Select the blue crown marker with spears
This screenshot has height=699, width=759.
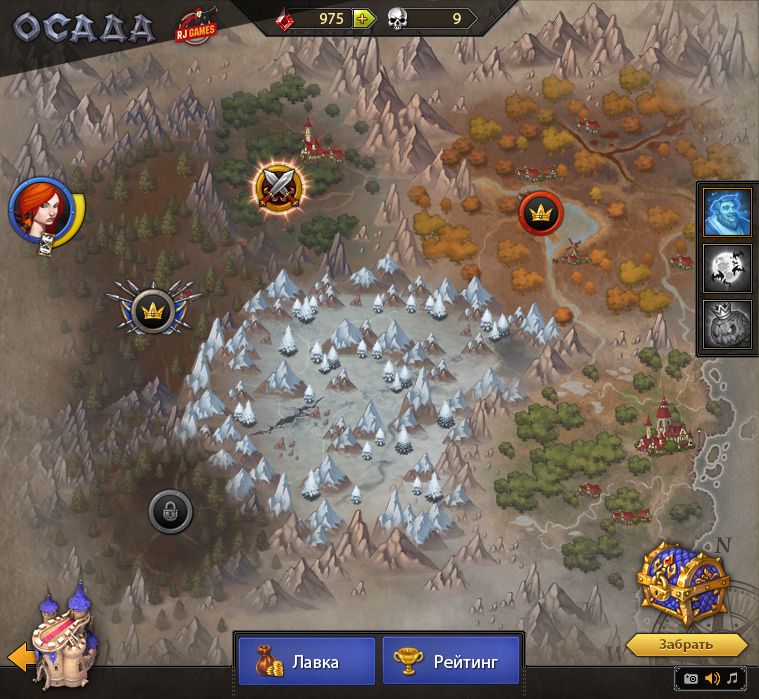click(x=153, y=309)
